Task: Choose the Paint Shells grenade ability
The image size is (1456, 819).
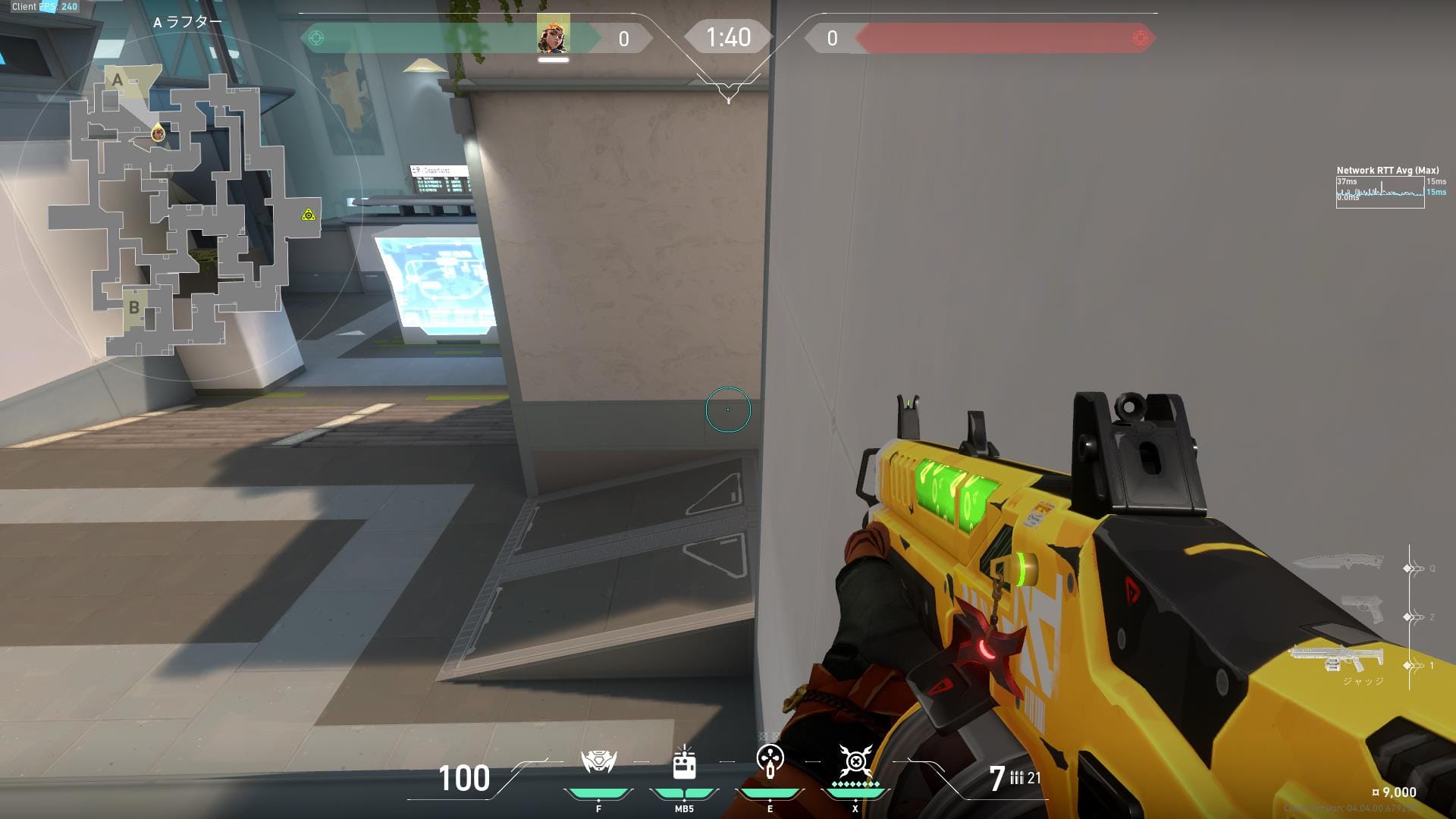Action: 770,761
